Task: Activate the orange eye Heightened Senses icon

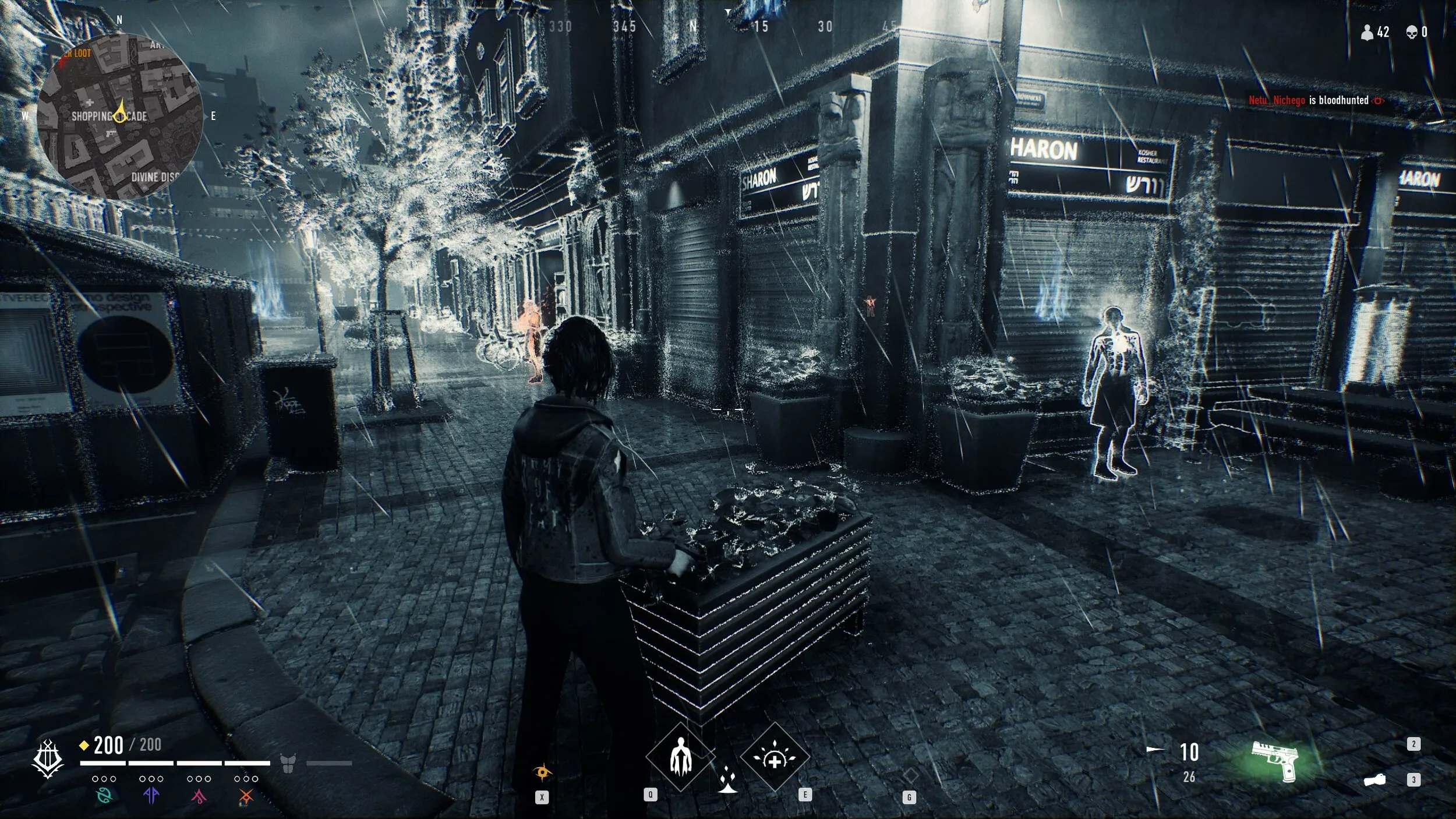Action: tap(542, 773)
